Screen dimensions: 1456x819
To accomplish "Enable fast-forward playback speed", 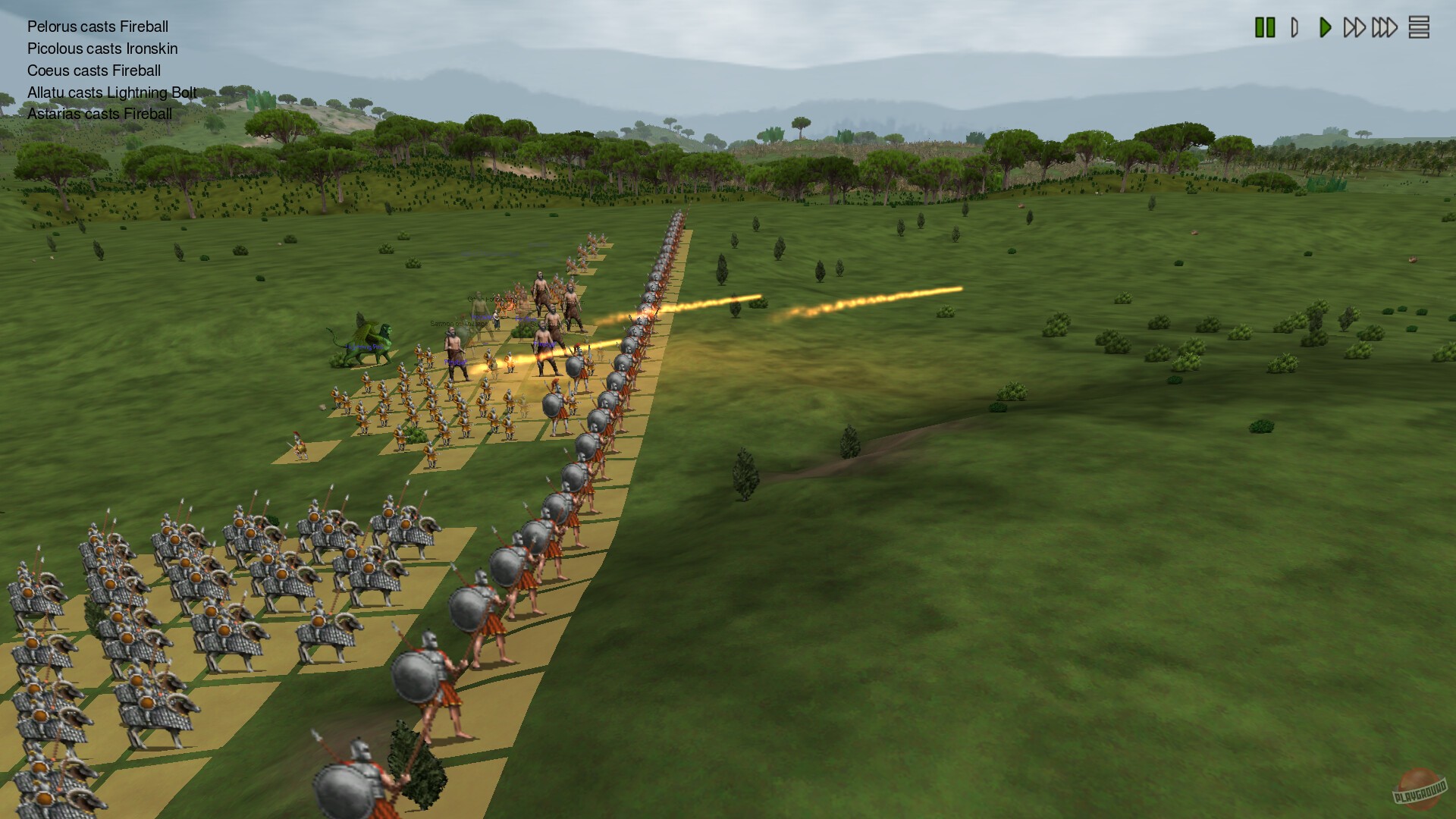I will point(1355,27).
